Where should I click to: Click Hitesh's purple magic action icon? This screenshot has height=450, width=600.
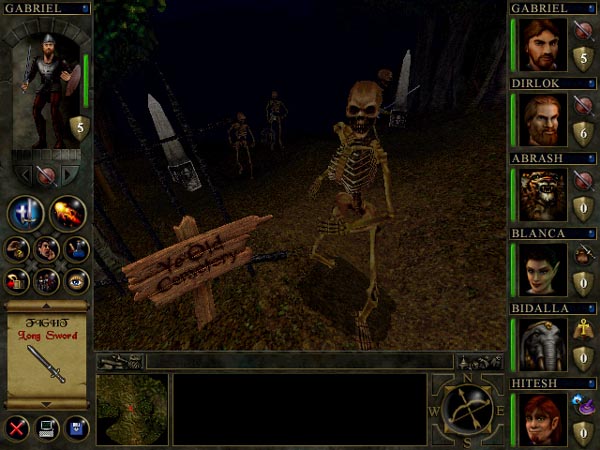583,401
